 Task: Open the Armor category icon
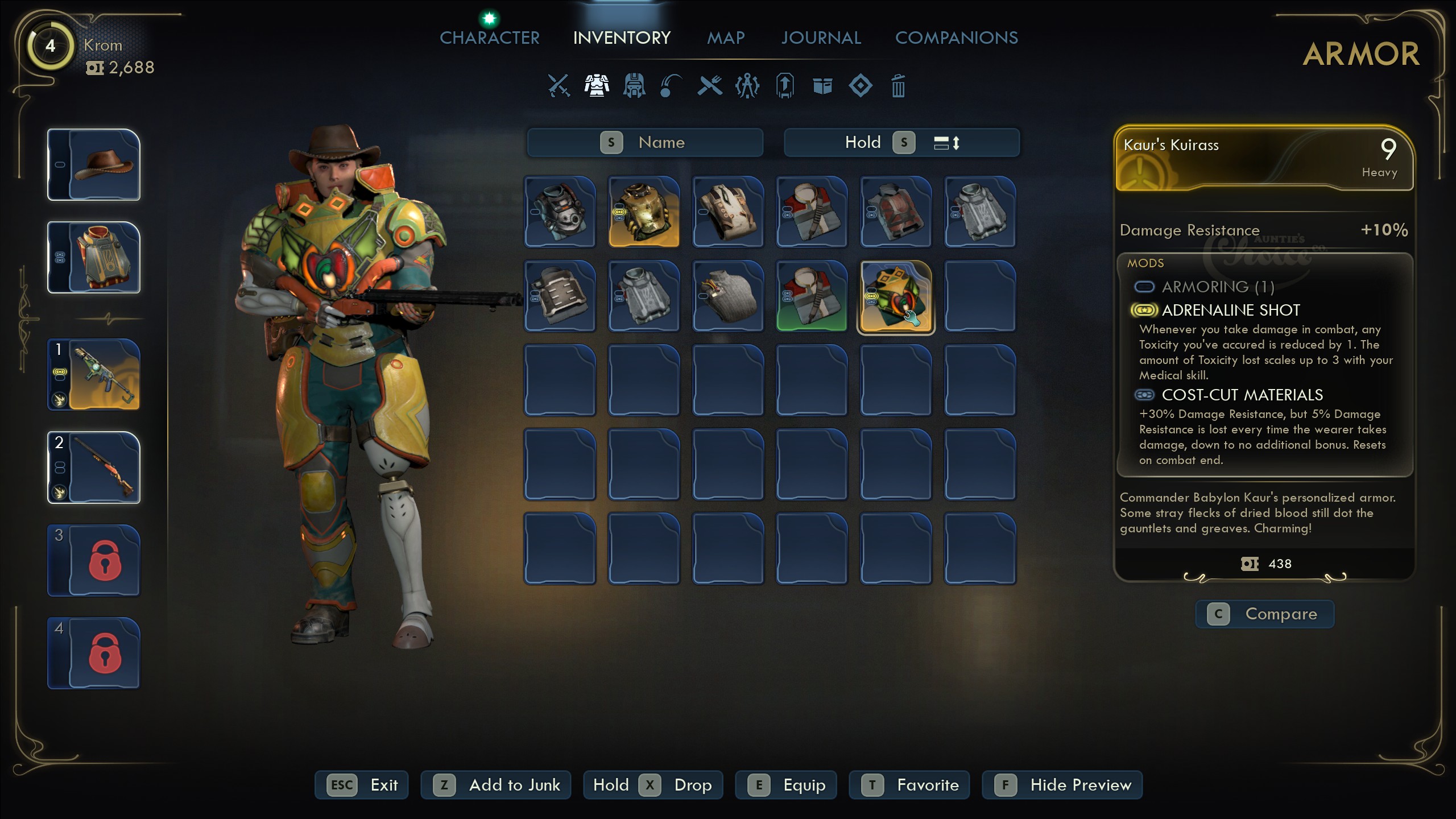point(597,85)
